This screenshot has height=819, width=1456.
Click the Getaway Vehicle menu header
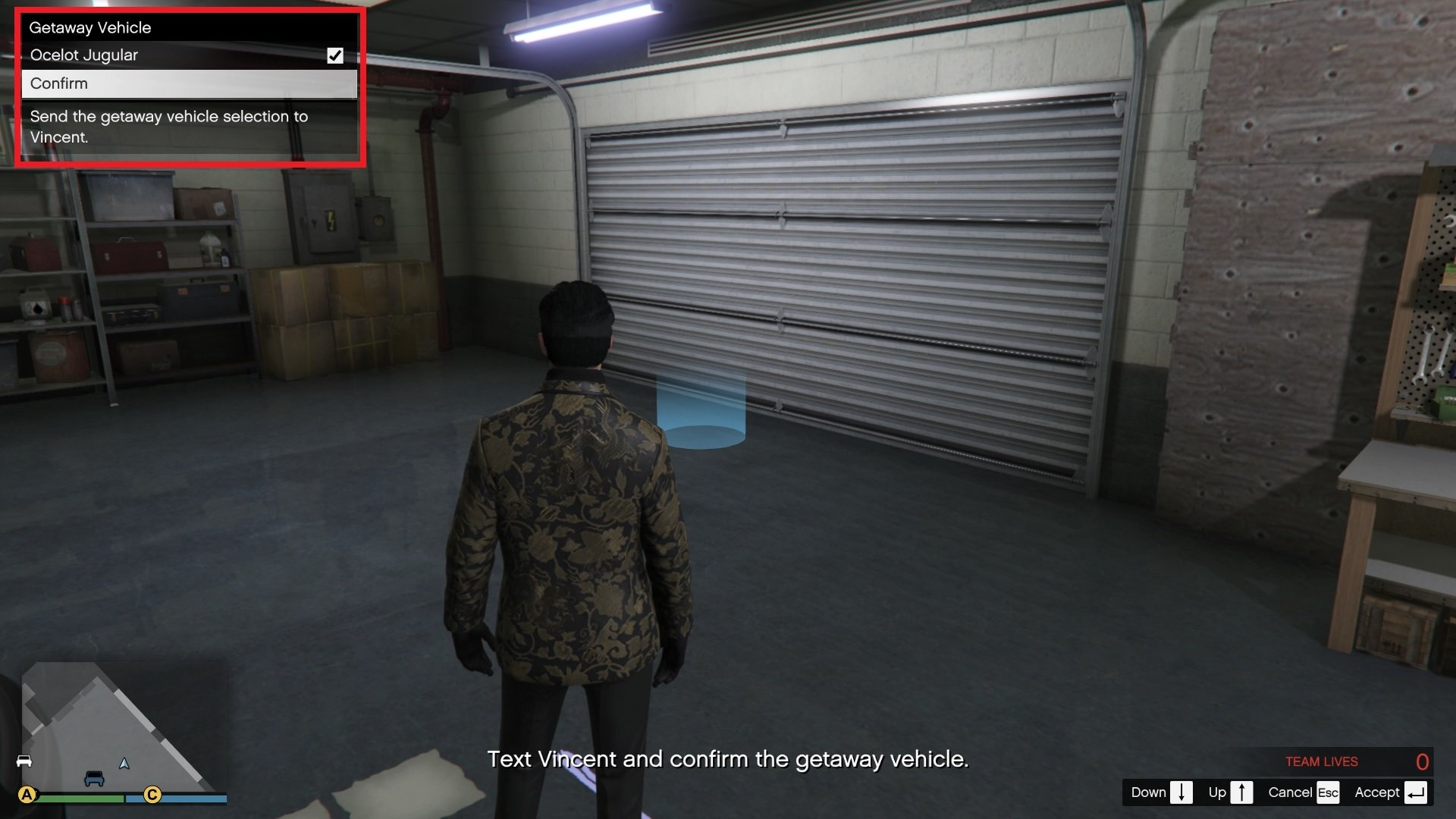pyautogui.click(x=89, y=27)
